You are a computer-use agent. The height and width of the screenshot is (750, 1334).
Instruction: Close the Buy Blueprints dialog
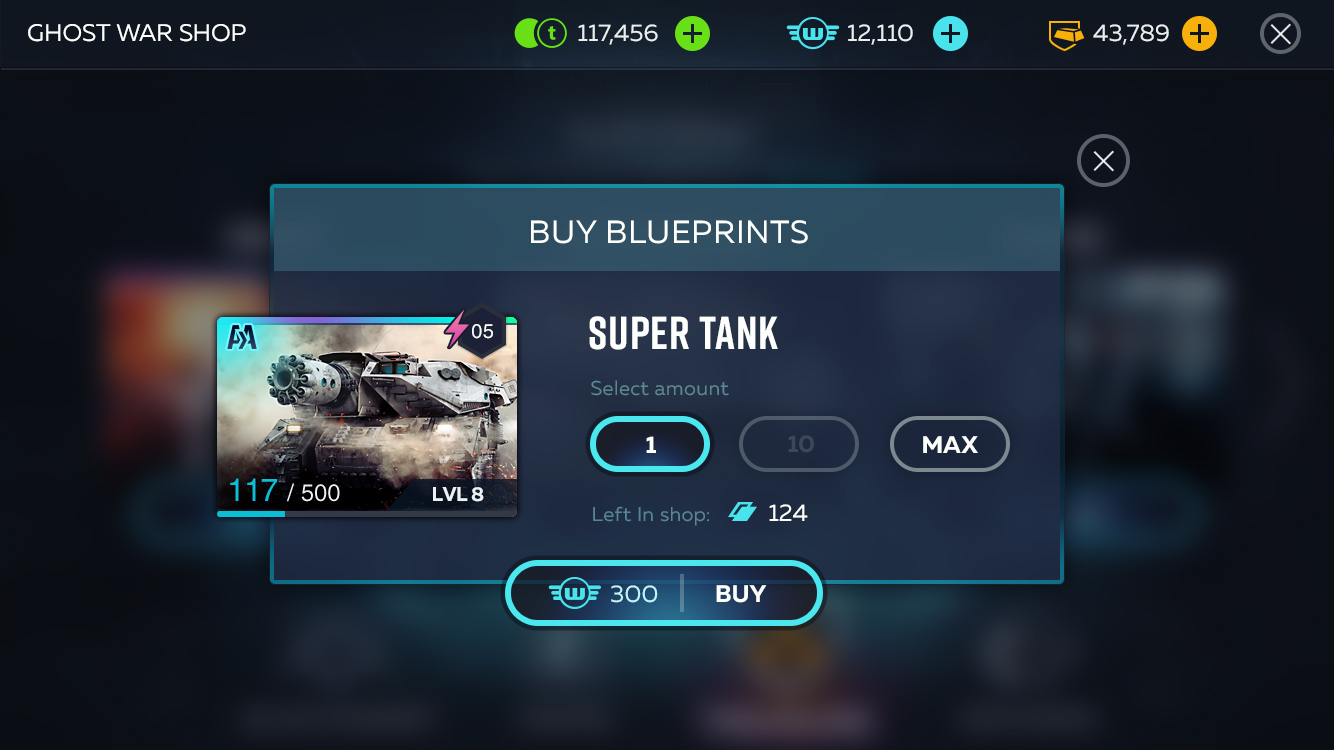1103,161
